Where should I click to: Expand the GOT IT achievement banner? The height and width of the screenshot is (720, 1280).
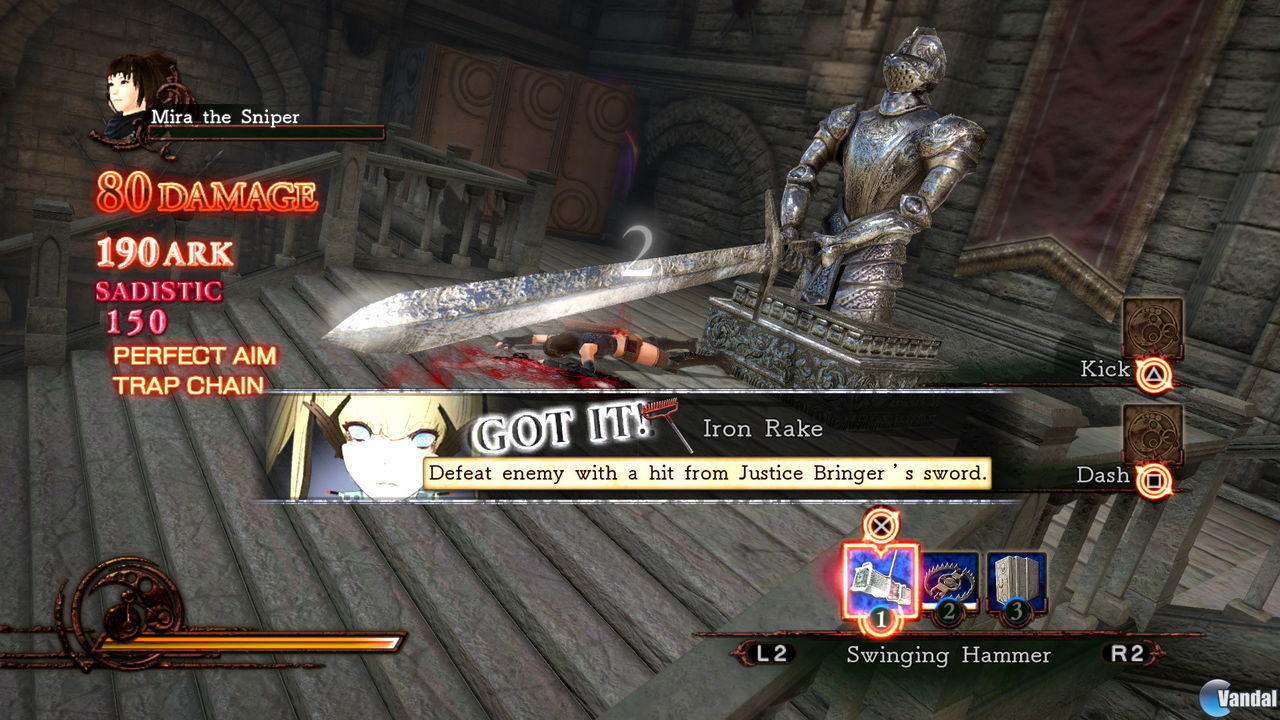[x=560, y=427]
